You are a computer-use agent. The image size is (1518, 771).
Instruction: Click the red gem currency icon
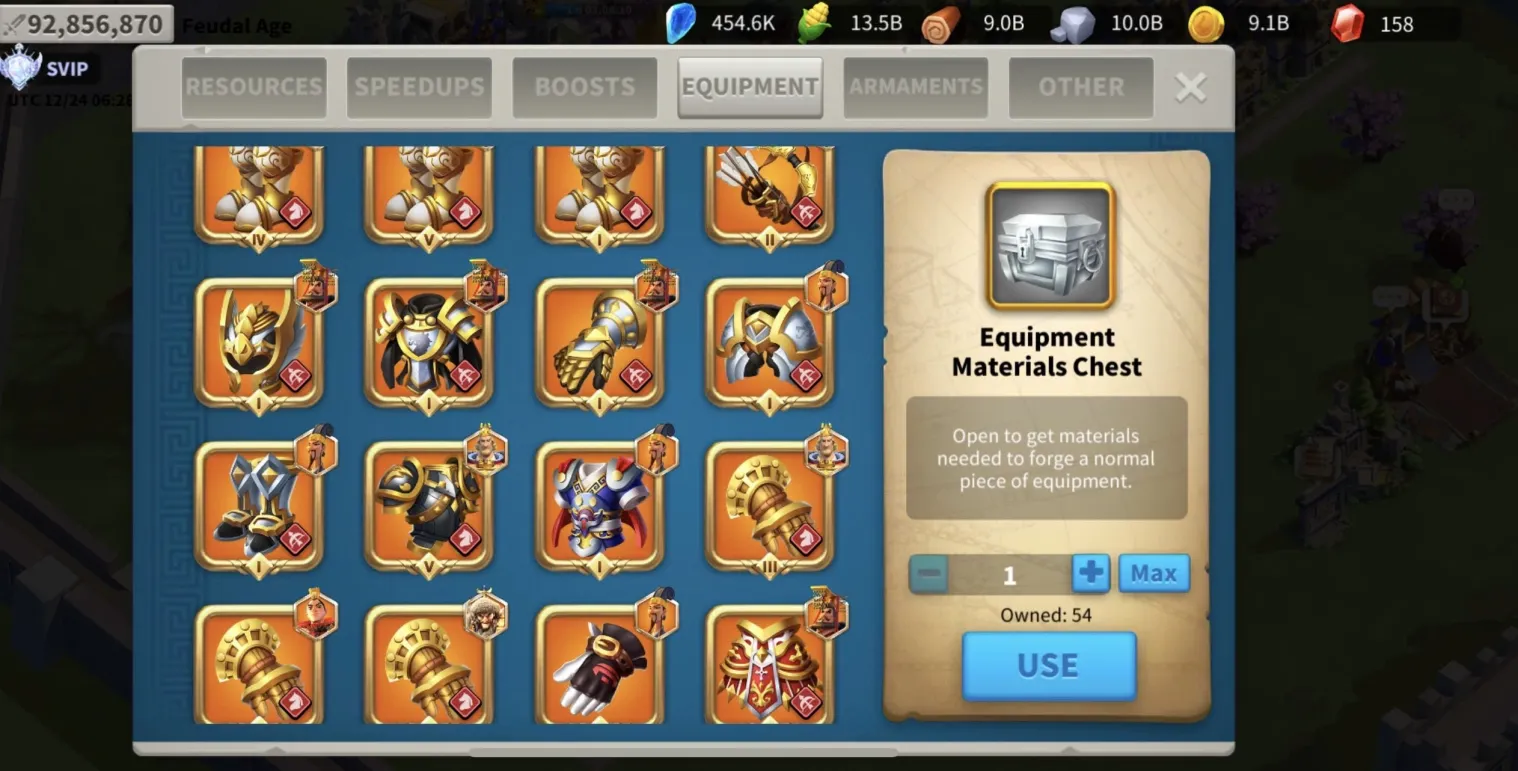(x=1347, y=23)
